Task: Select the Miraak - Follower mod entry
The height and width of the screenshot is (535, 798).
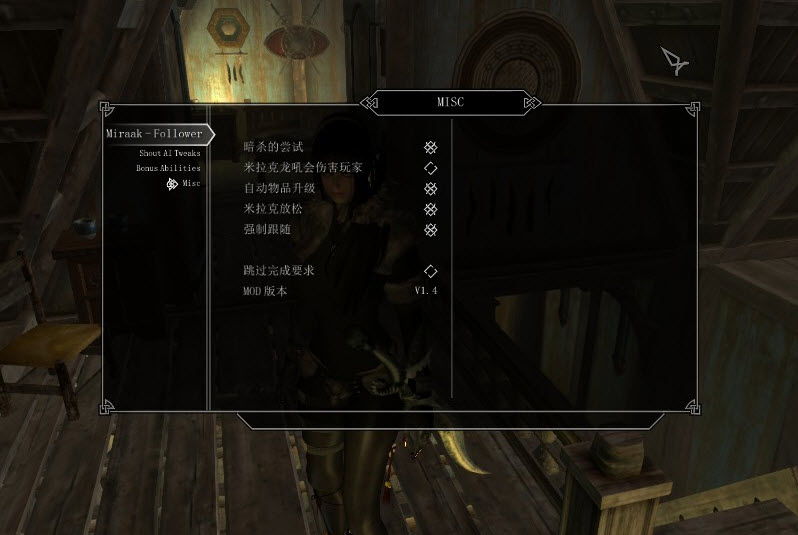Action: 155,134
